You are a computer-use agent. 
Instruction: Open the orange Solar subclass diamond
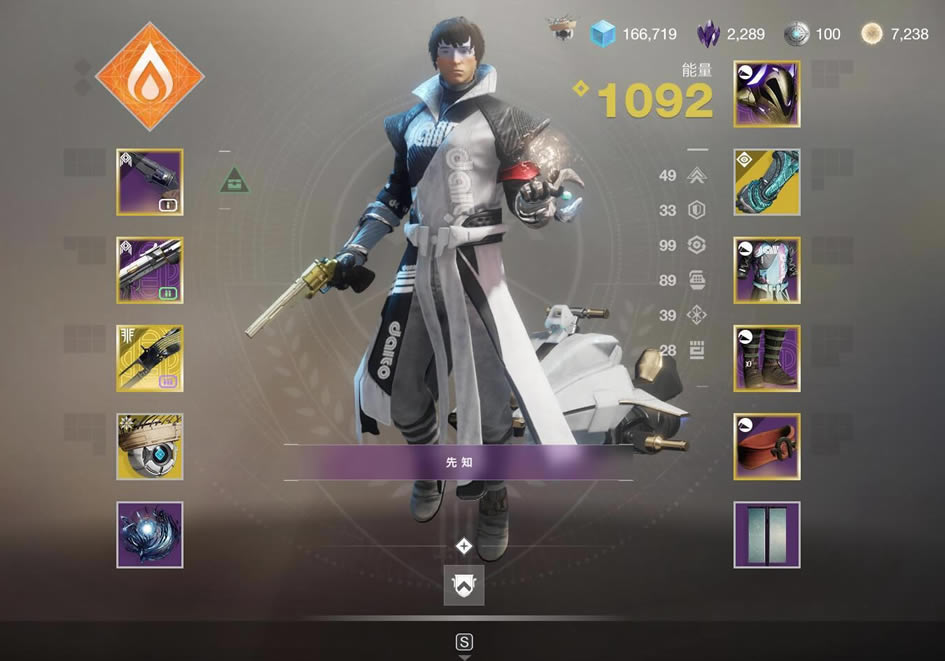[150, 76]
